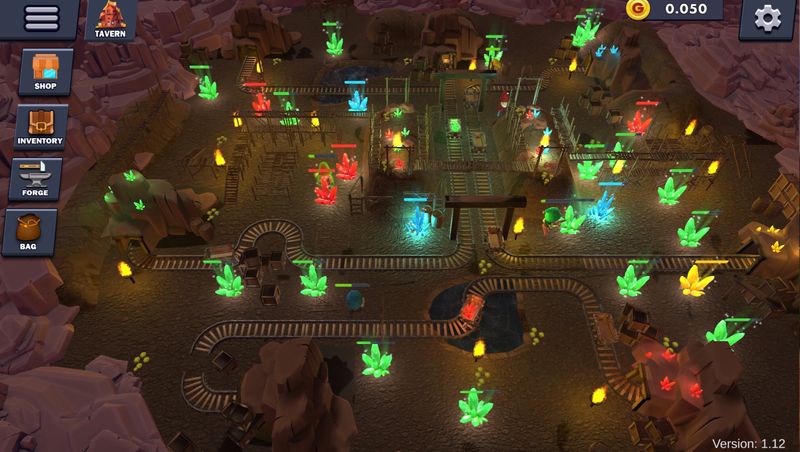Open the hamburger menu
800x452 pixels.
click(40, 18)
